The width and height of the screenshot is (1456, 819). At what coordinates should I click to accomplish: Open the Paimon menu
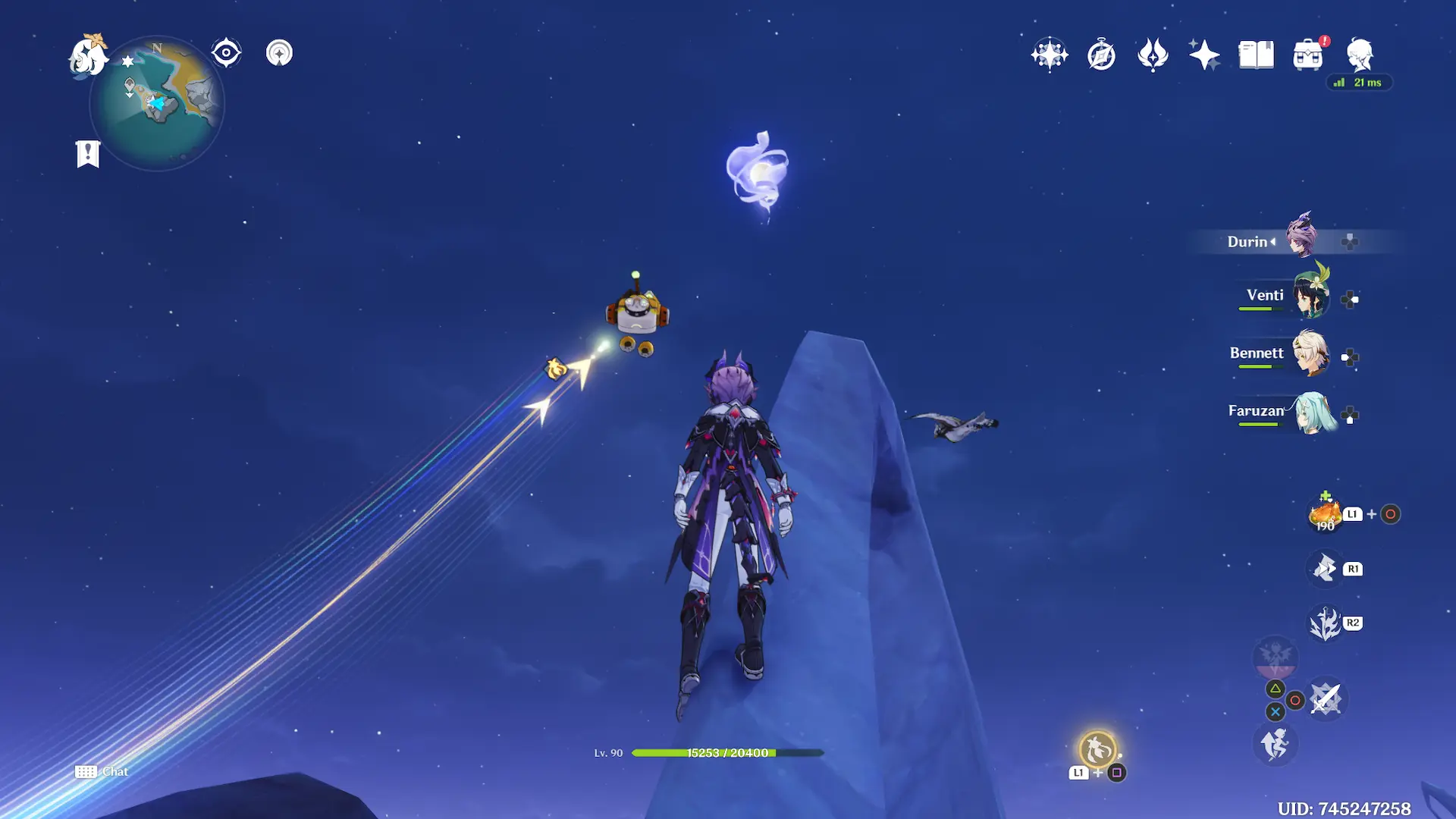(87, 56)
